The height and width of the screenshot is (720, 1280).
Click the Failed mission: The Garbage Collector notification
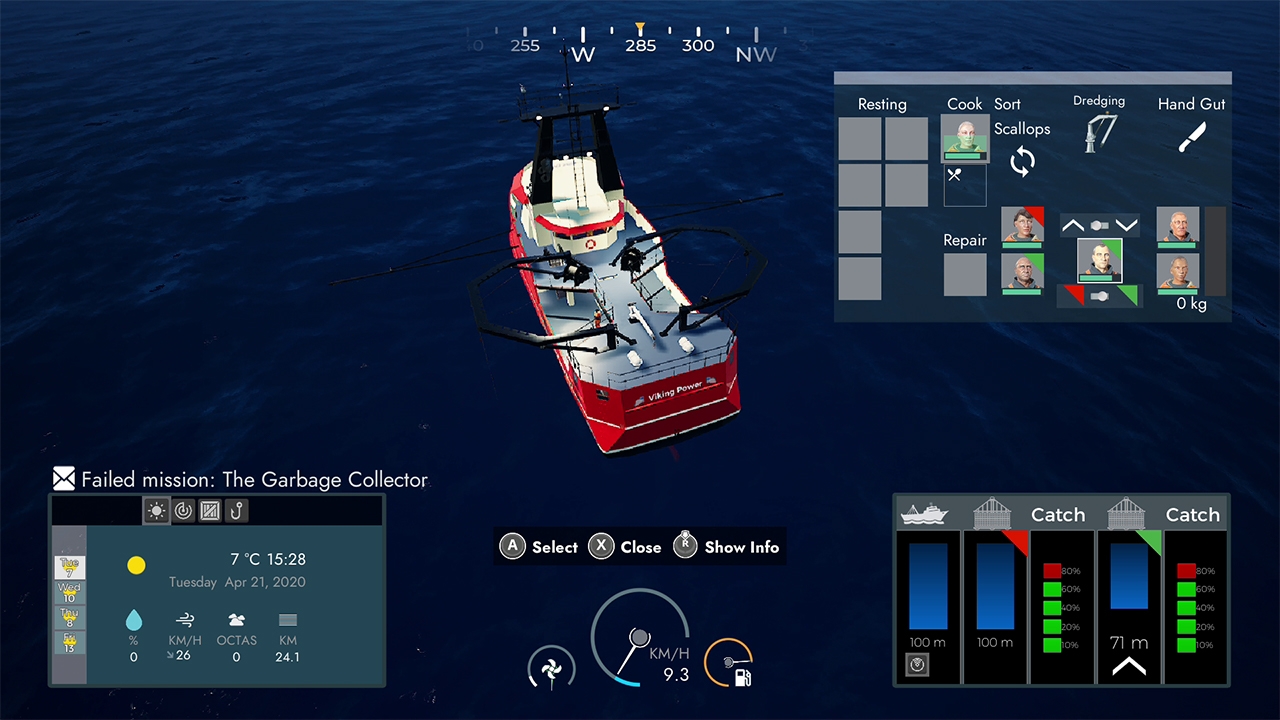pos(240,480)
